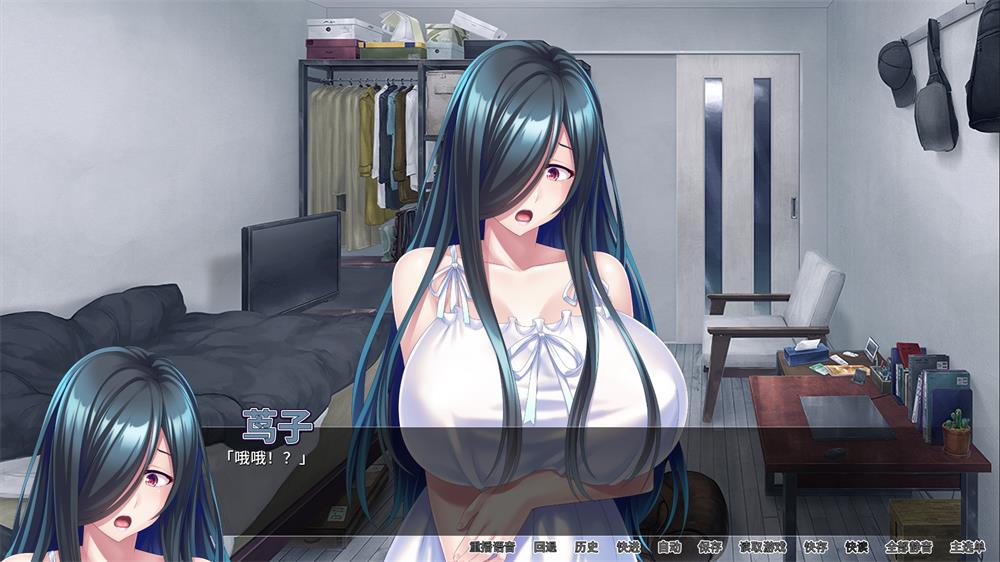Replay the voice line with 重播语音
Screen dimensions: 1000x562
pyautogui.click(x=492, y=547)
